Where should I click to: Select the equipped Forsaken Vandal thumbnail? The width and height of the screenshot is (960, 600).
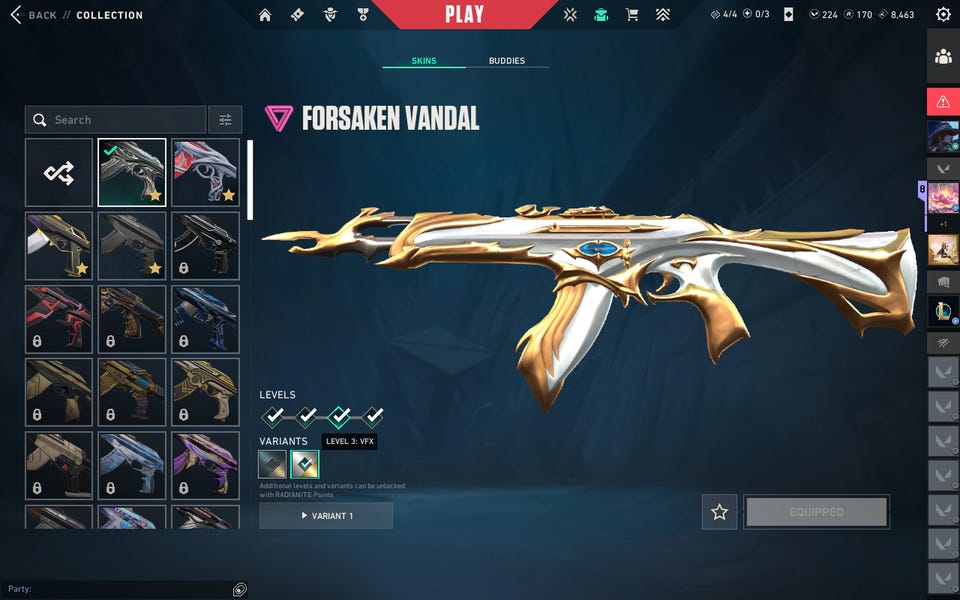click(132, 173)
